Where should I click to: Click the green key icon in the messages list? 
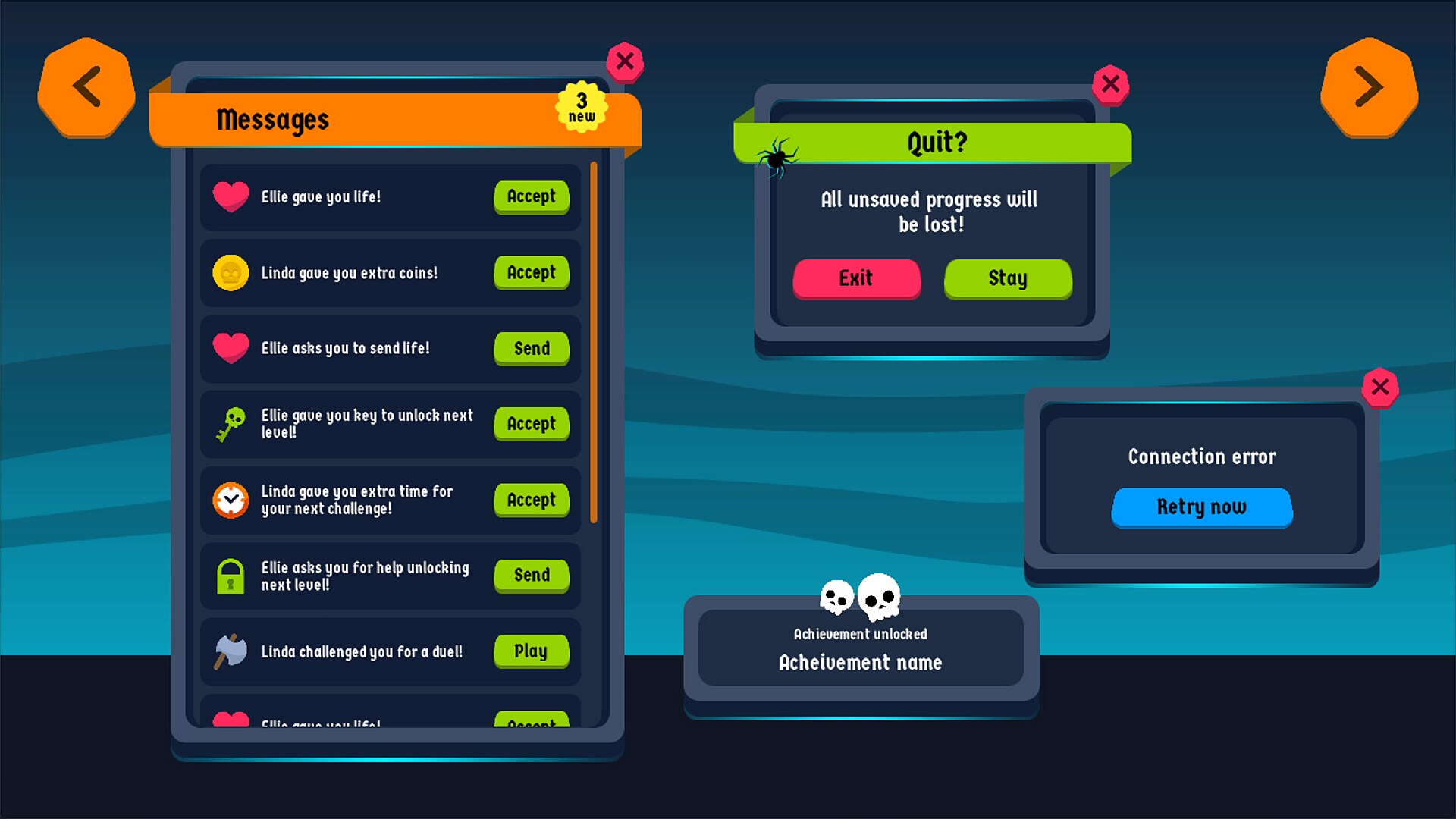coord(231,424)
